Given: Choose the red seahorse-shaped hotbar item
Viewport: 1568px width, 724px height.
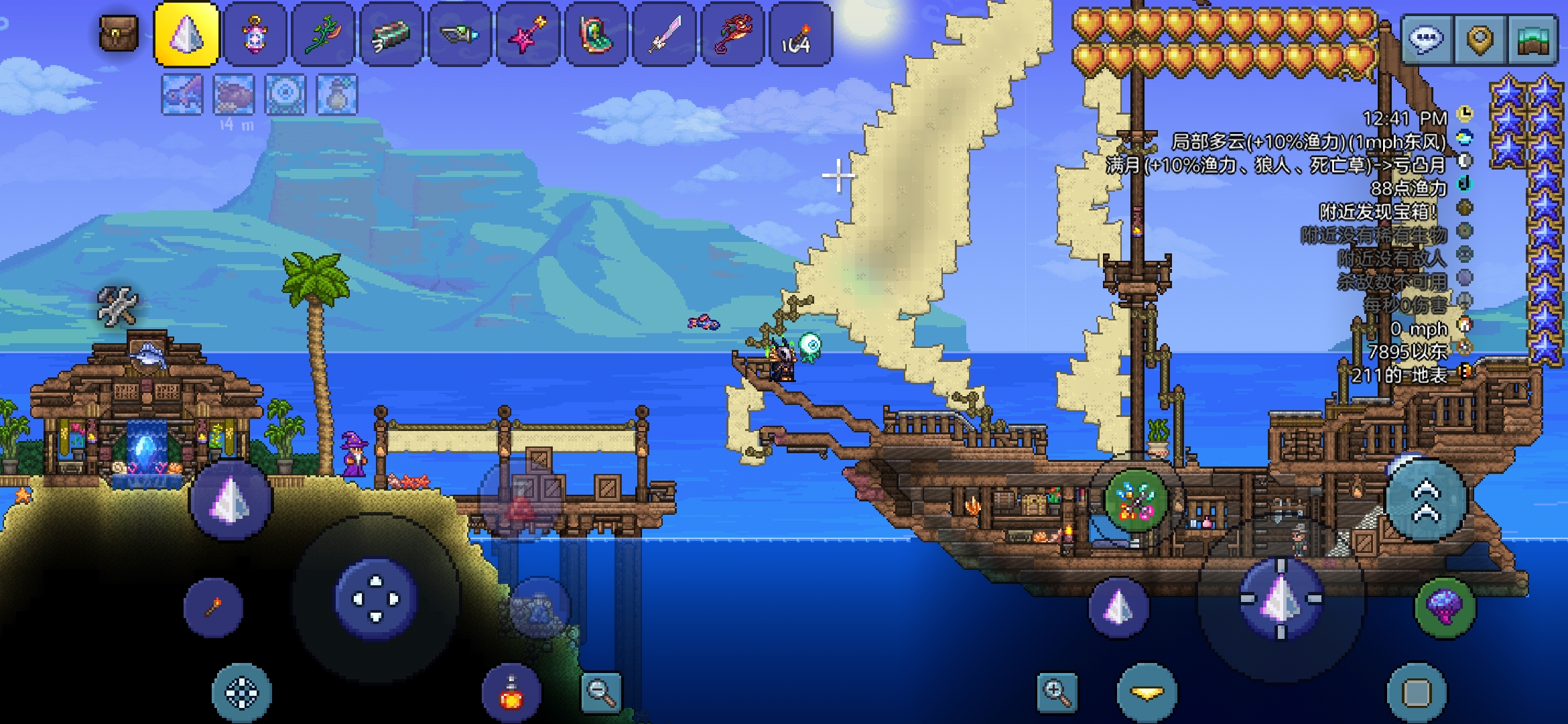Looking at the screenshot, I should click(732, 34).
